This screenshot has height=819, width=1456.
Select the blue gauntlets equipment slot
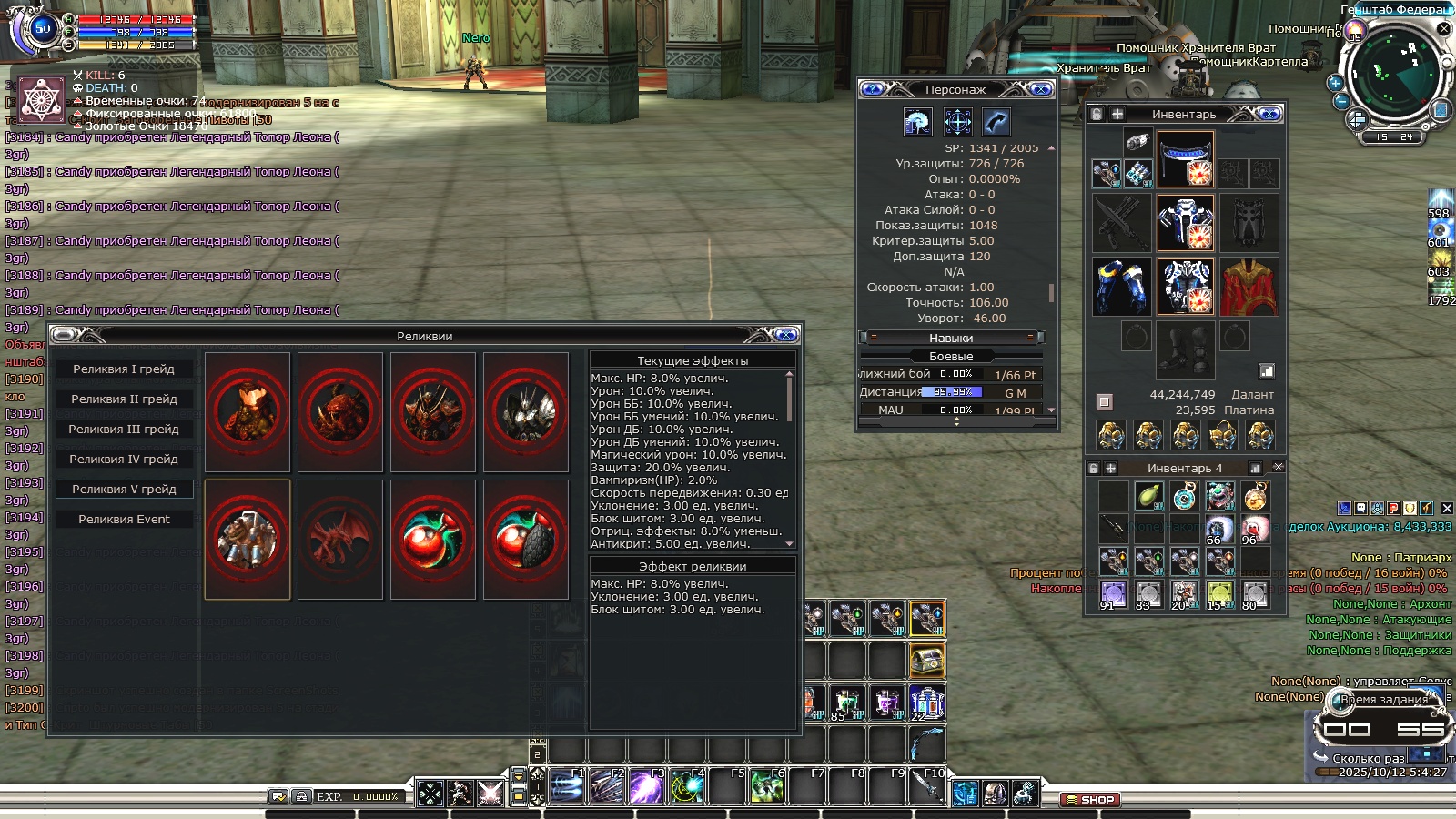coord(1122,287)
